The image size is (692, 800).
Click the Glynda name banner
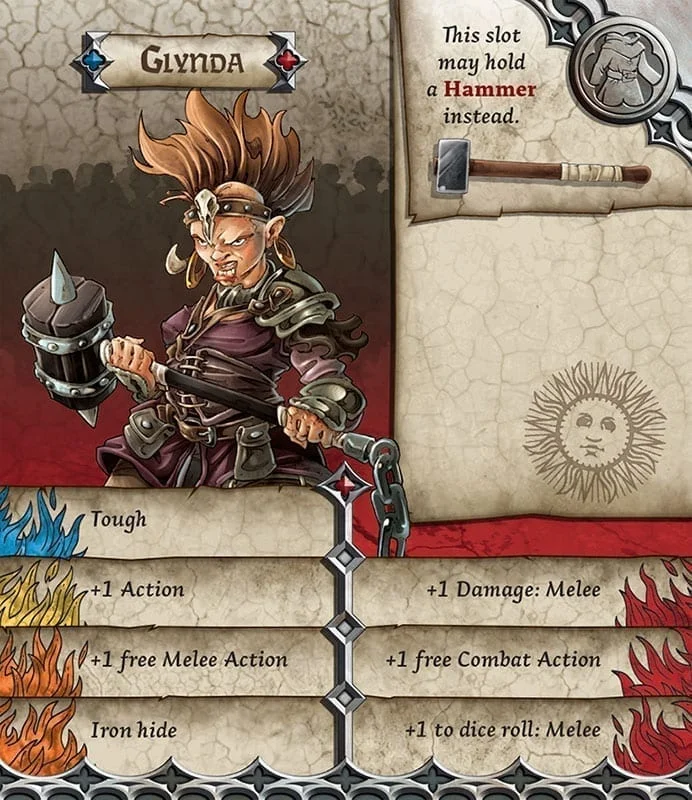coord(190,61)
